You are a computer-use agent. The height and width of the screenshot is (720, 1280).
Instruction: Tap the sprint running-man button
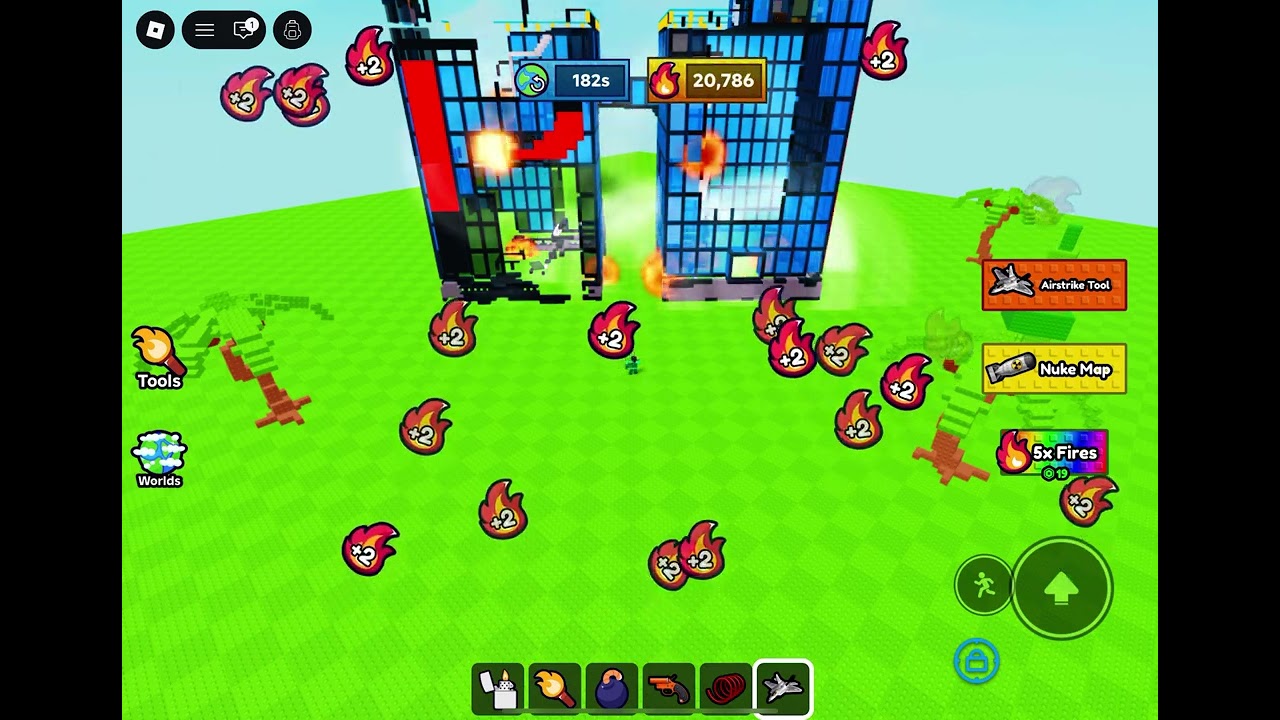coord(984,585)
